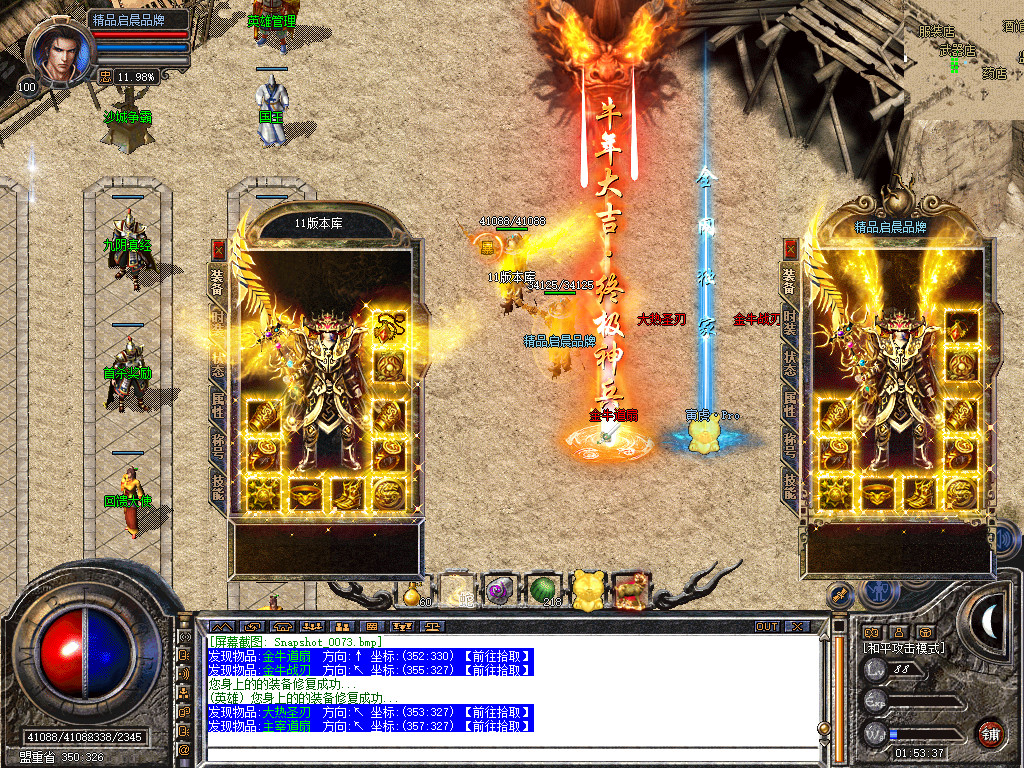
Task: Click the boots slot in 11版本库 panel
Action: [x=349, y=493]
